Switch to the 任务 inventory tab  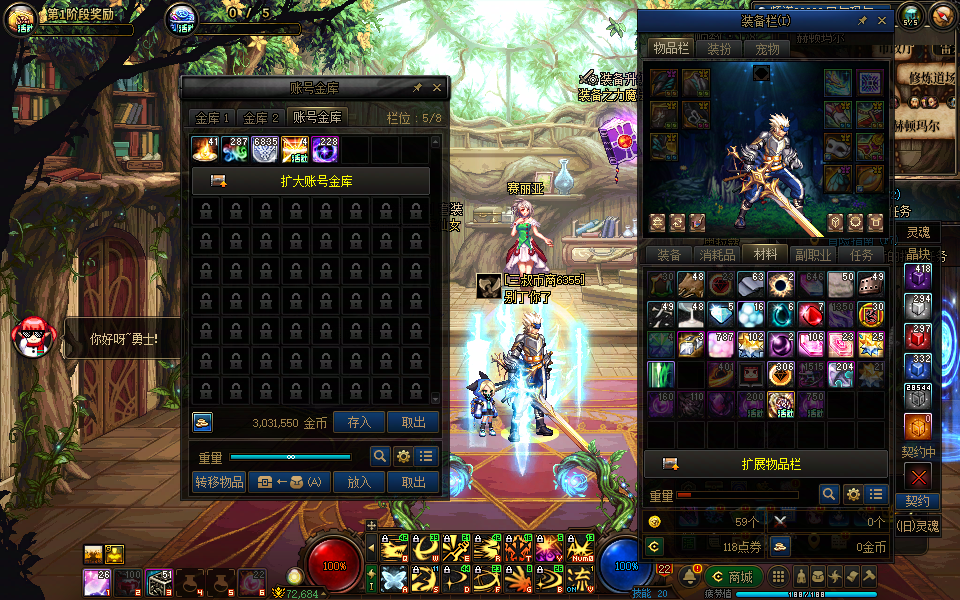[861, 255]
